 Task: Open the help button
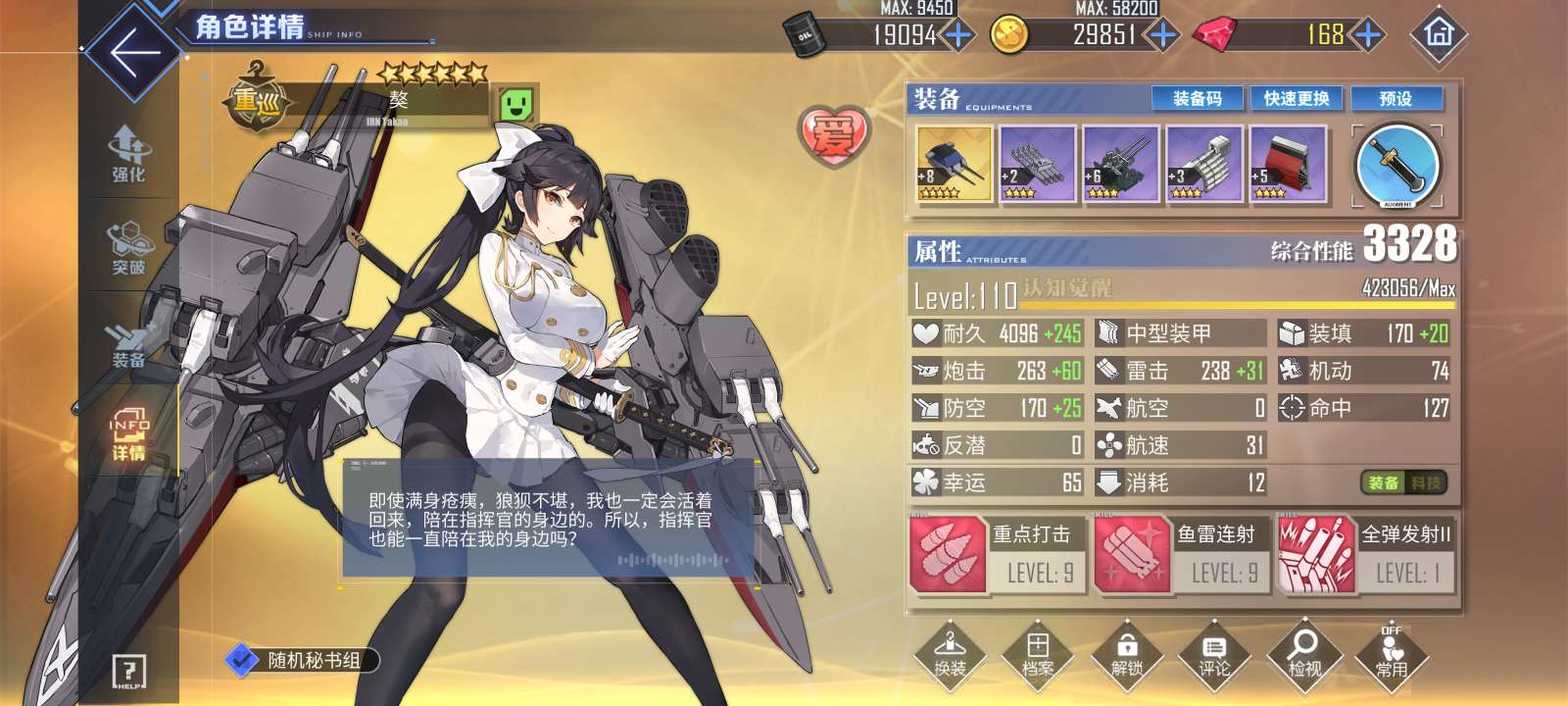coord(129,672)
